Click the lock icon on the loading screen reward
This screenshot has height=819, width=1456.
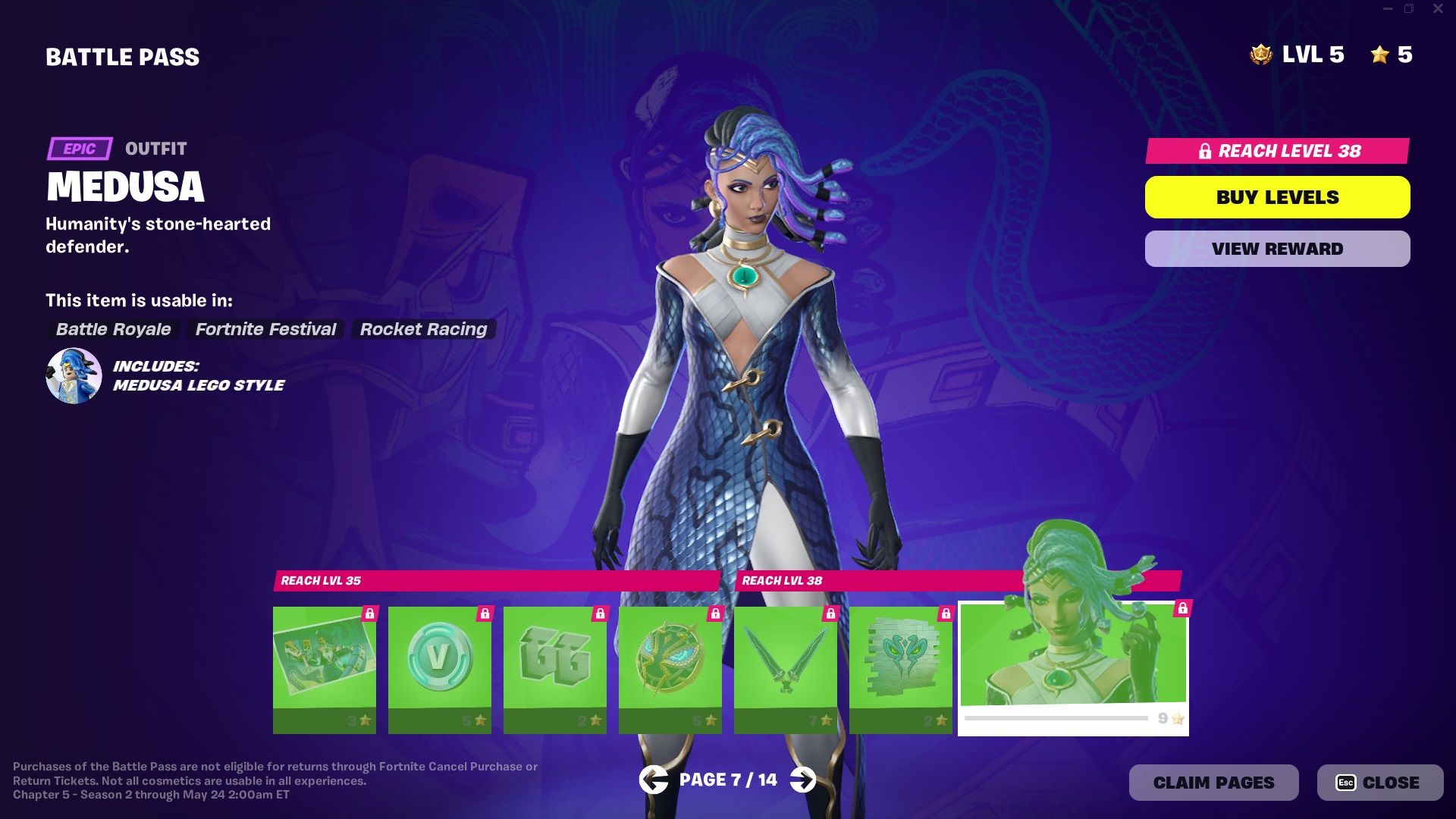[x=371, y=613]
